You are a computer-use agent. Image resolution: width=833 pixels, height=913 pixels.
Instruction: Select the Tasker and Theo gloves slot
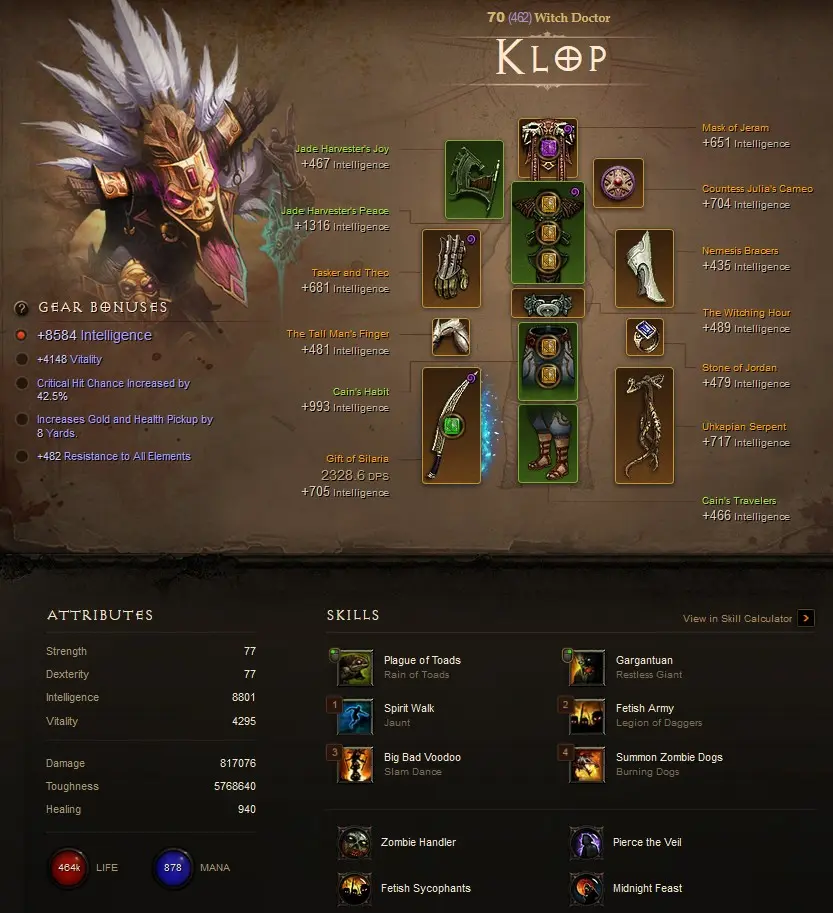coord(451,269)
